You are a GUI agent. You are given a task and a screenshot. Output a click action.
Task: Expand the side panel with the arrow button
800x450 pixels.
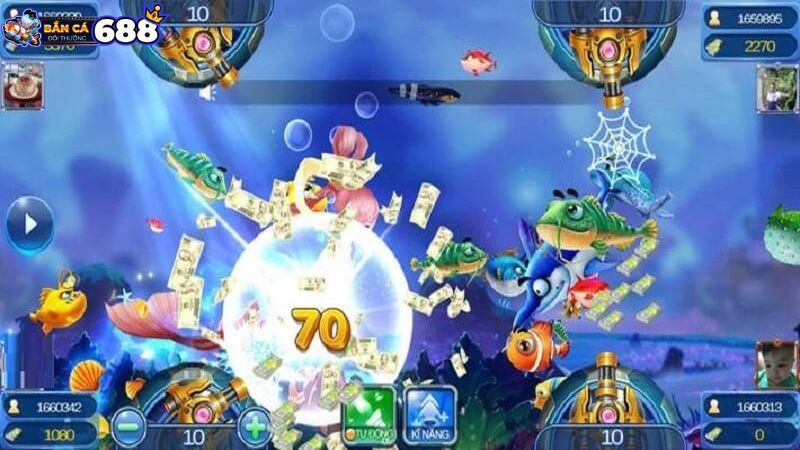click(x=28, y=224)
